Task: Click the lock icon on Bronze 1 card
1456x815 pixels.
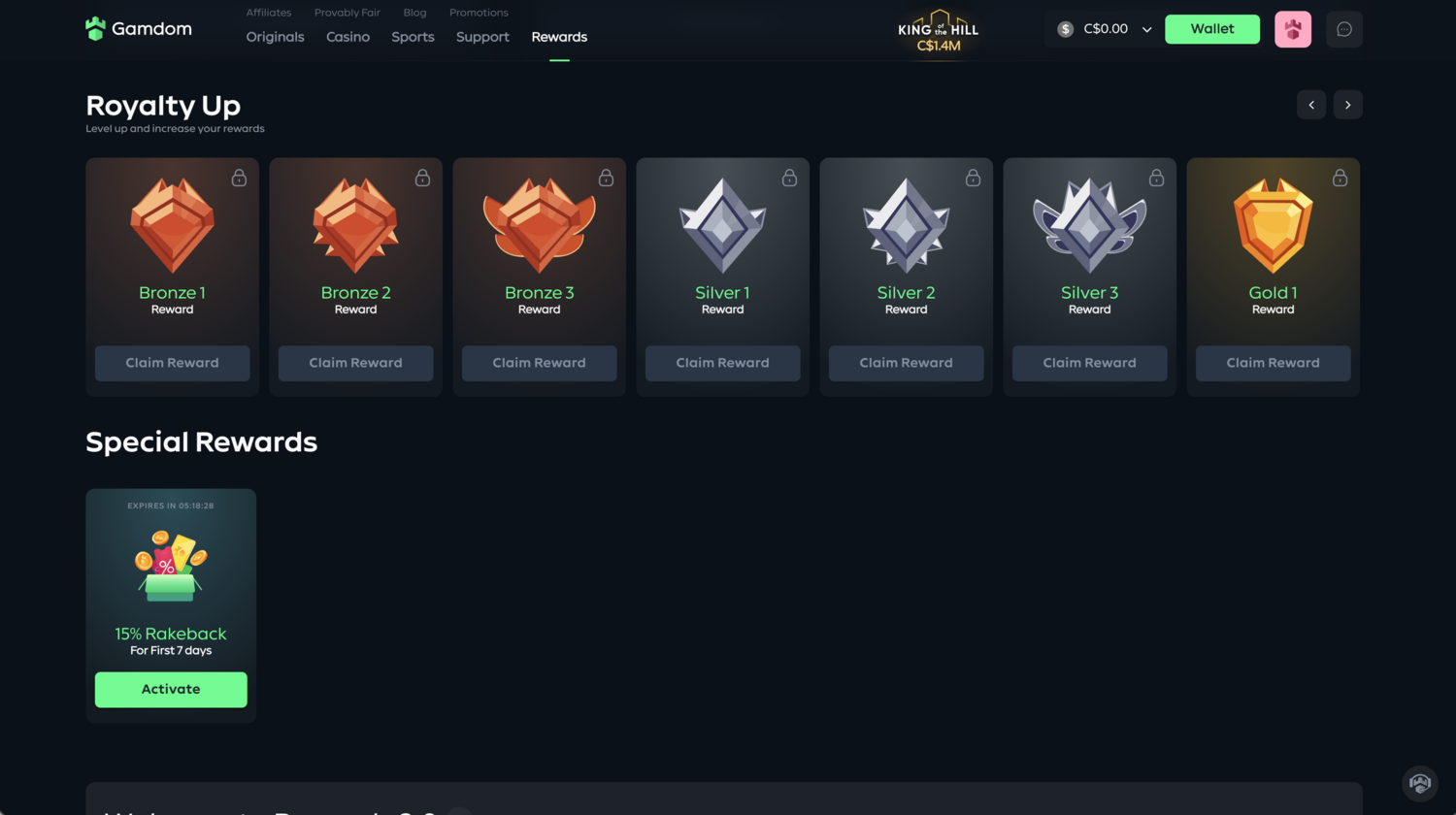Action: [x=239, y=178]
